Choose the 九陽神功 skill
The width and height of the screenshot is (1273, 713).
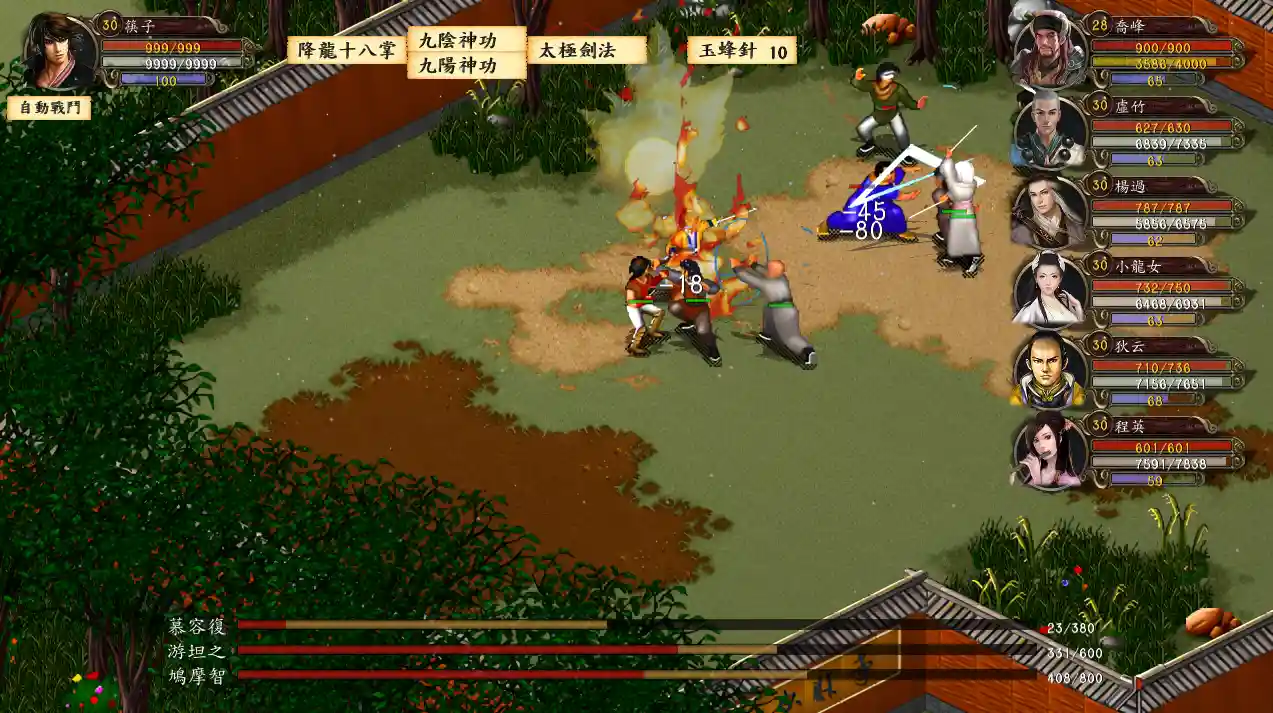coord(466,66)
